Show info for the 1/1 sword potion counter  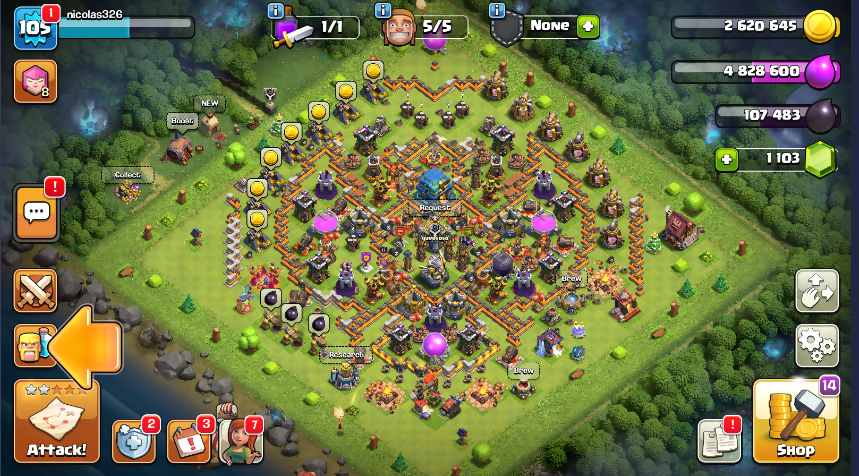pos(275,11)
